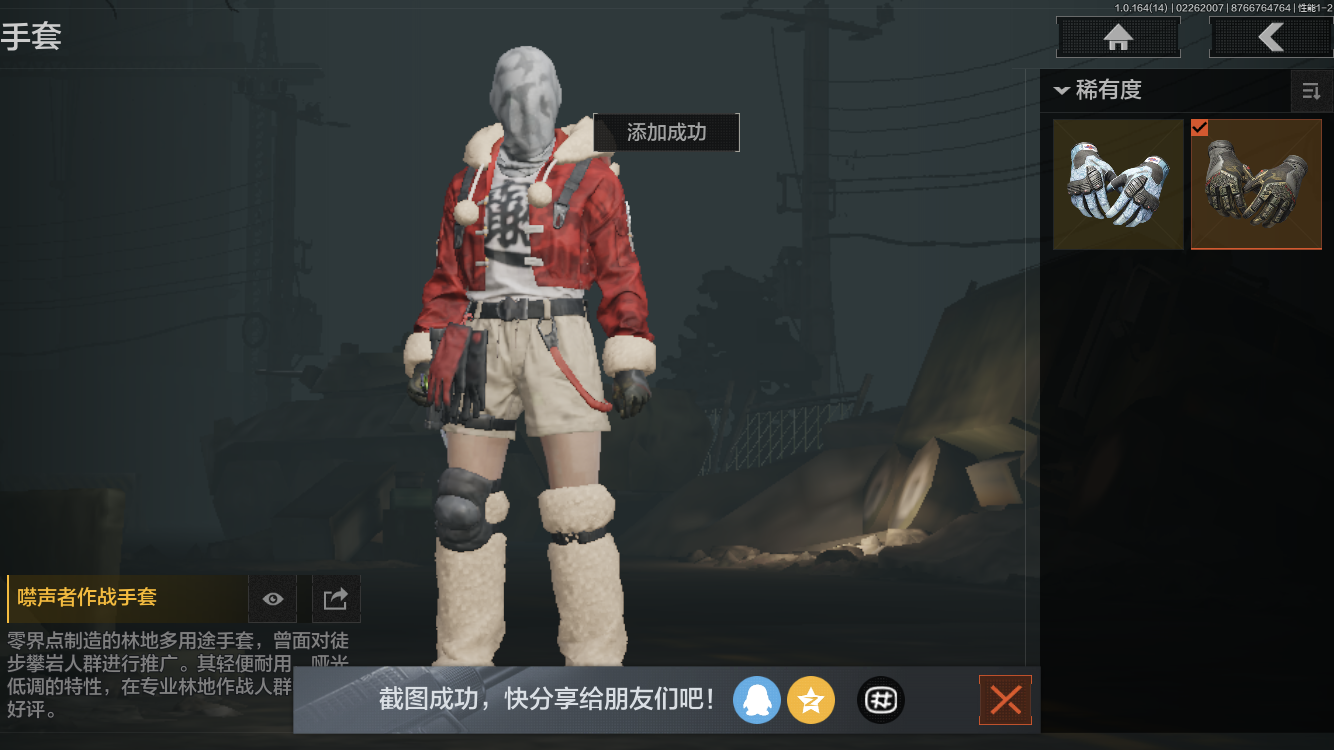
Task: Click the 噤声者作战手套 item name label
Action: [x=86, y=598]
